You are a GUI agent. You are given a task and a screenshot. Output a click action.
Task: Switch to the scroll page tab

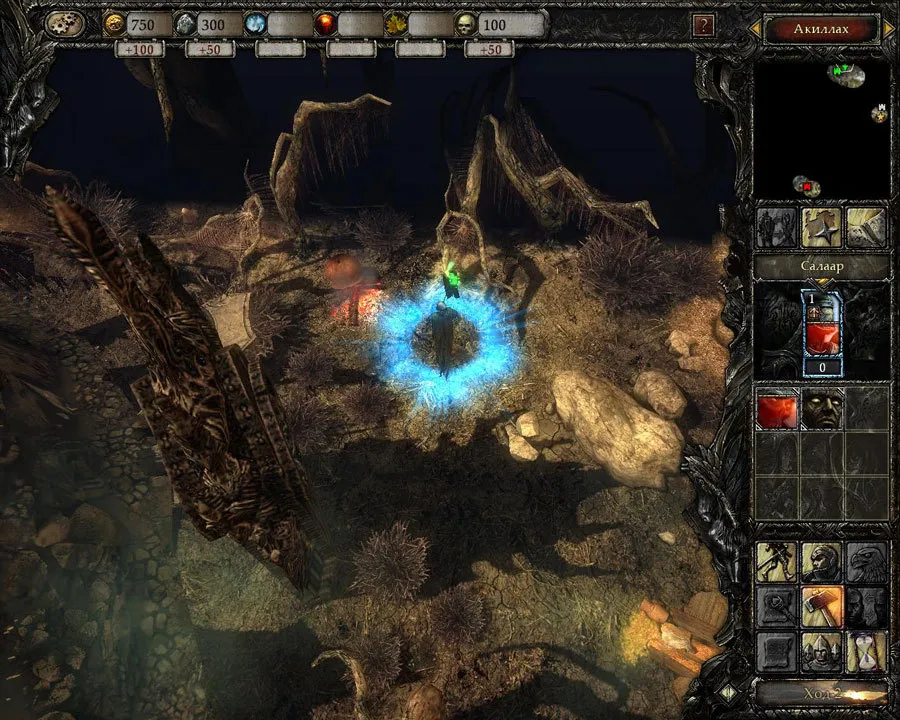click(866, 228)
